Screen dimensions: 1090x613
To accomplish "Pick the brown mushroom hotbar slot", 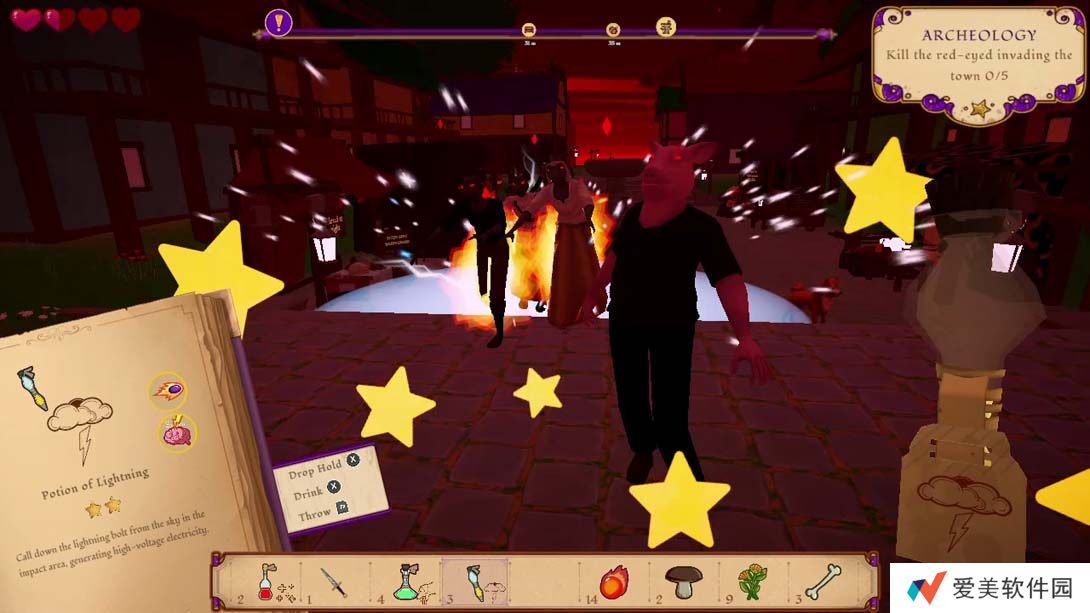I will click(x=684, y=581).
